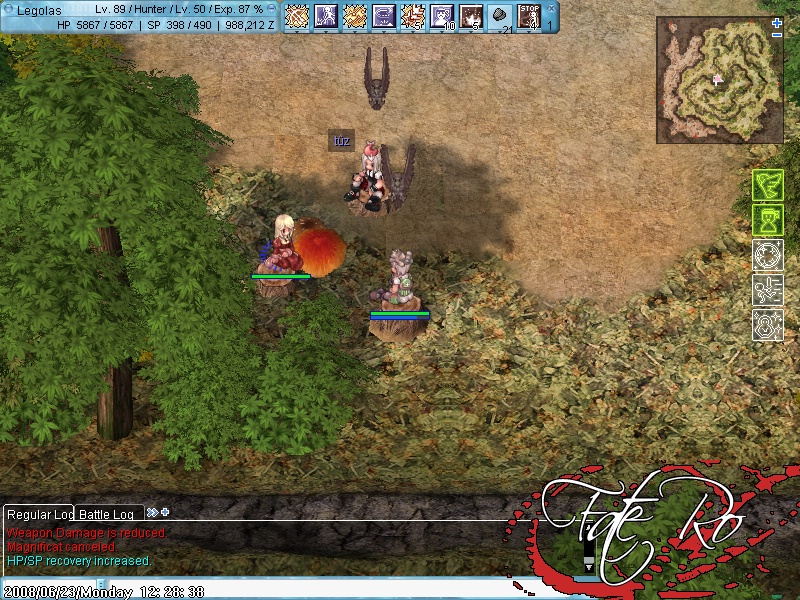The width and height of the screenshot is (800, 600).
Task: Click the running figure status icon
Action: [x=767, y=290]
